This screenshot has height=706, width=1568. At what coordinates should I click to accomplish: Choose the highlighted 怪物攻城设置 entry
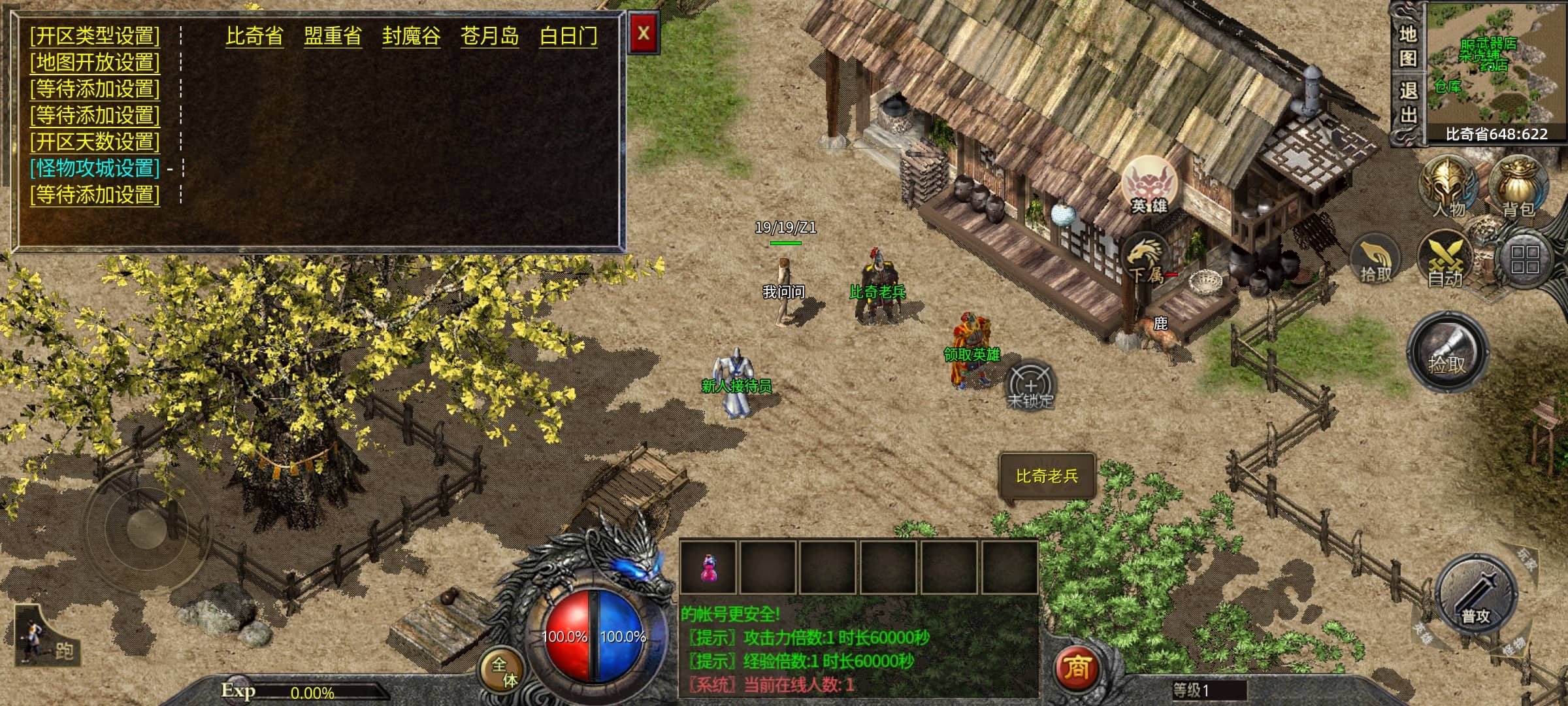point(95,169)
